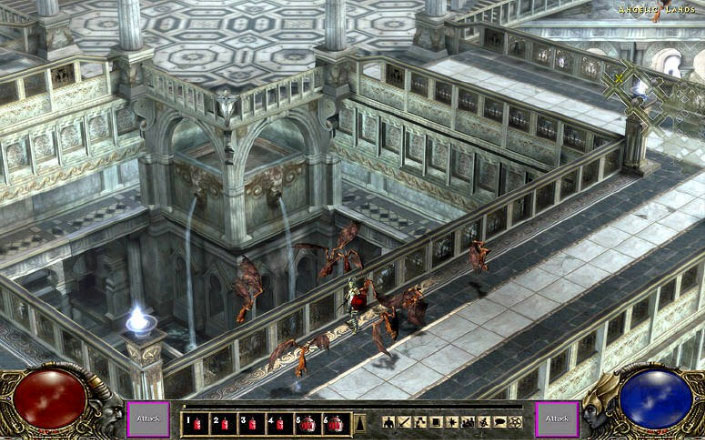Viewport: 705px width, 440px height.
Task: Click the sword icon in the menu bar
Action: tap(405, 422)
